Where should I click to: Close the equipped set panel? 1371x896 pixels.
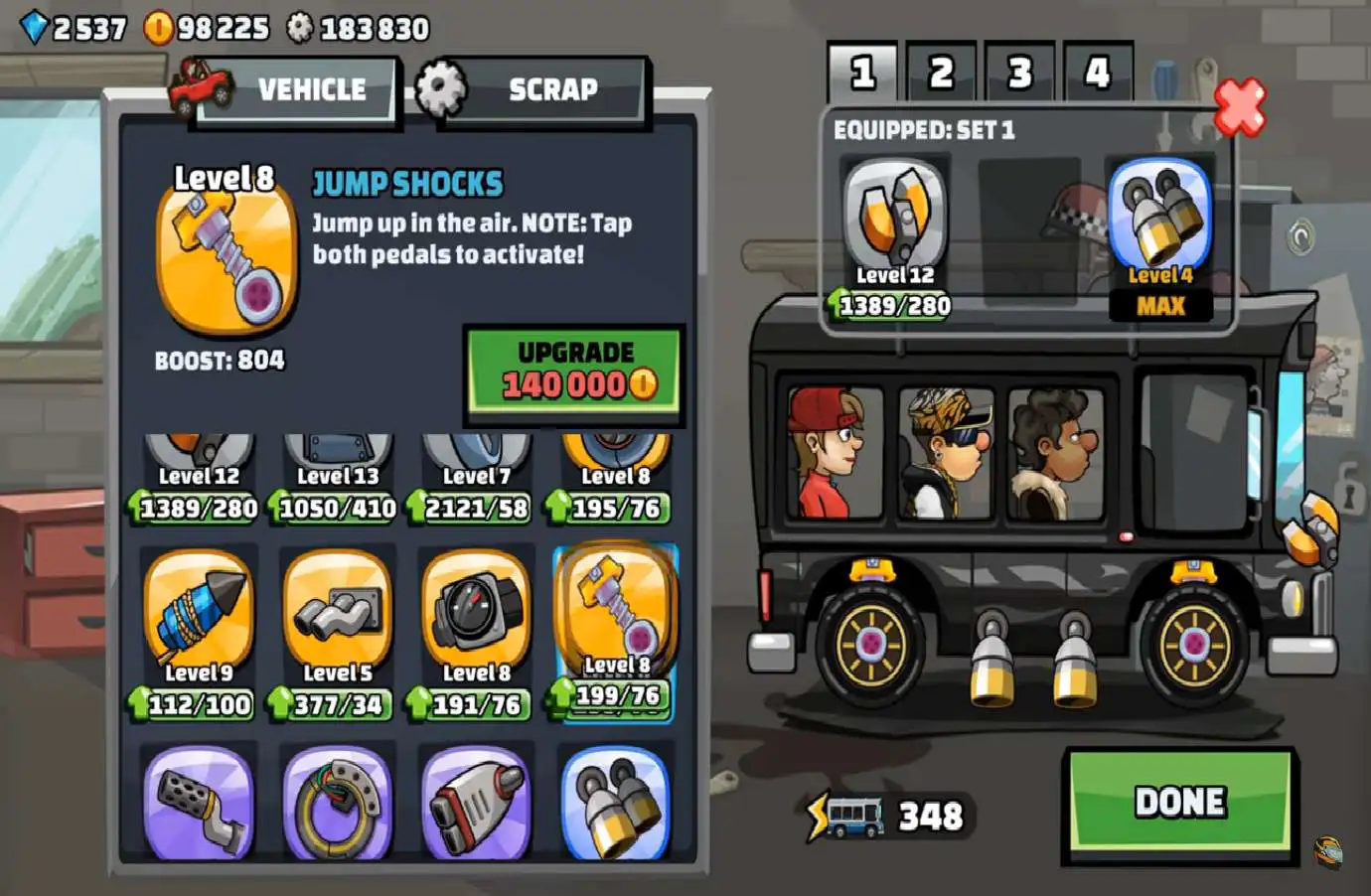[x=1240, y=107]
